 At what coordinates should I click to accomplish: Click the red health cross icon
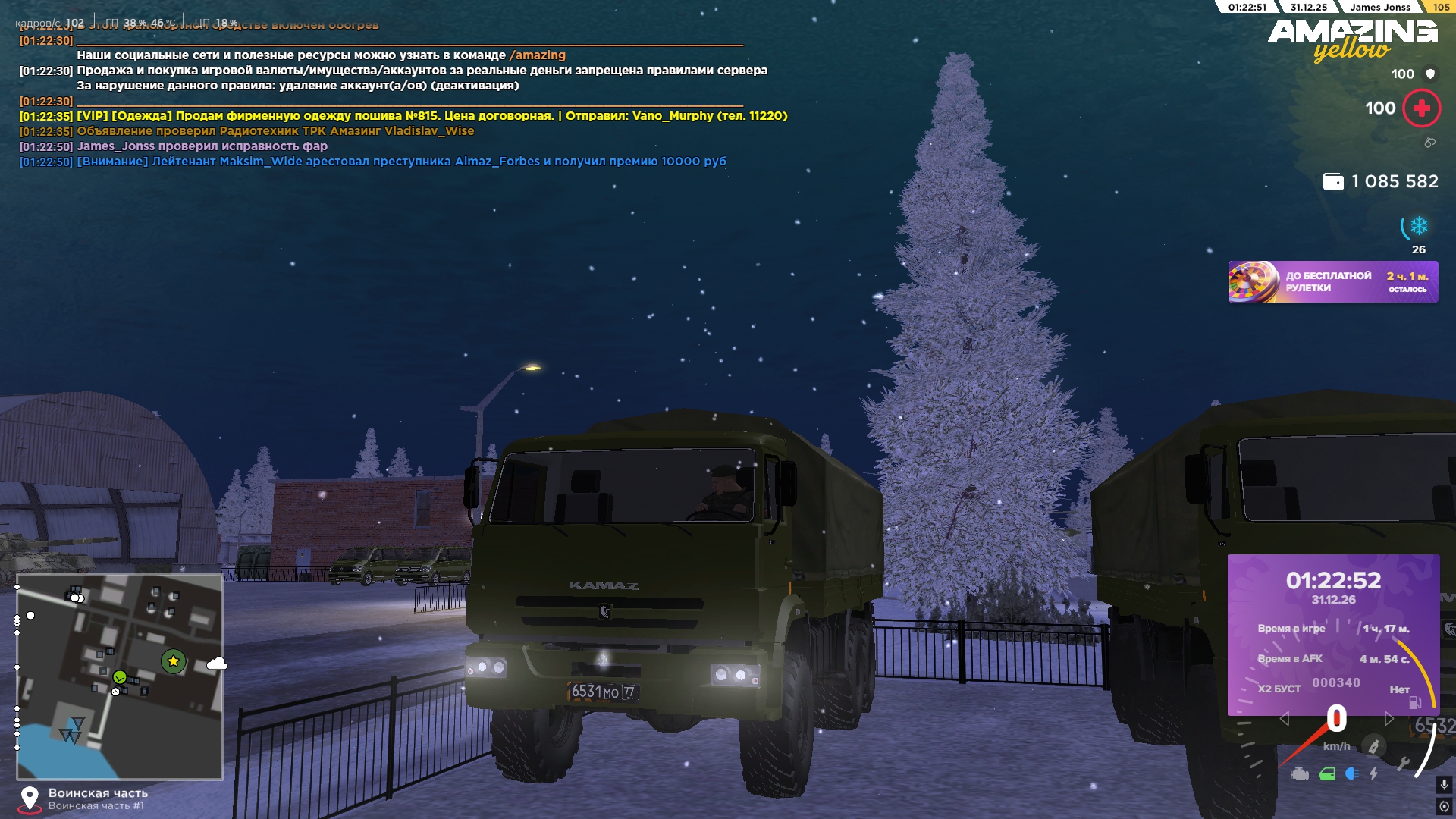[x=1422, y=108]
